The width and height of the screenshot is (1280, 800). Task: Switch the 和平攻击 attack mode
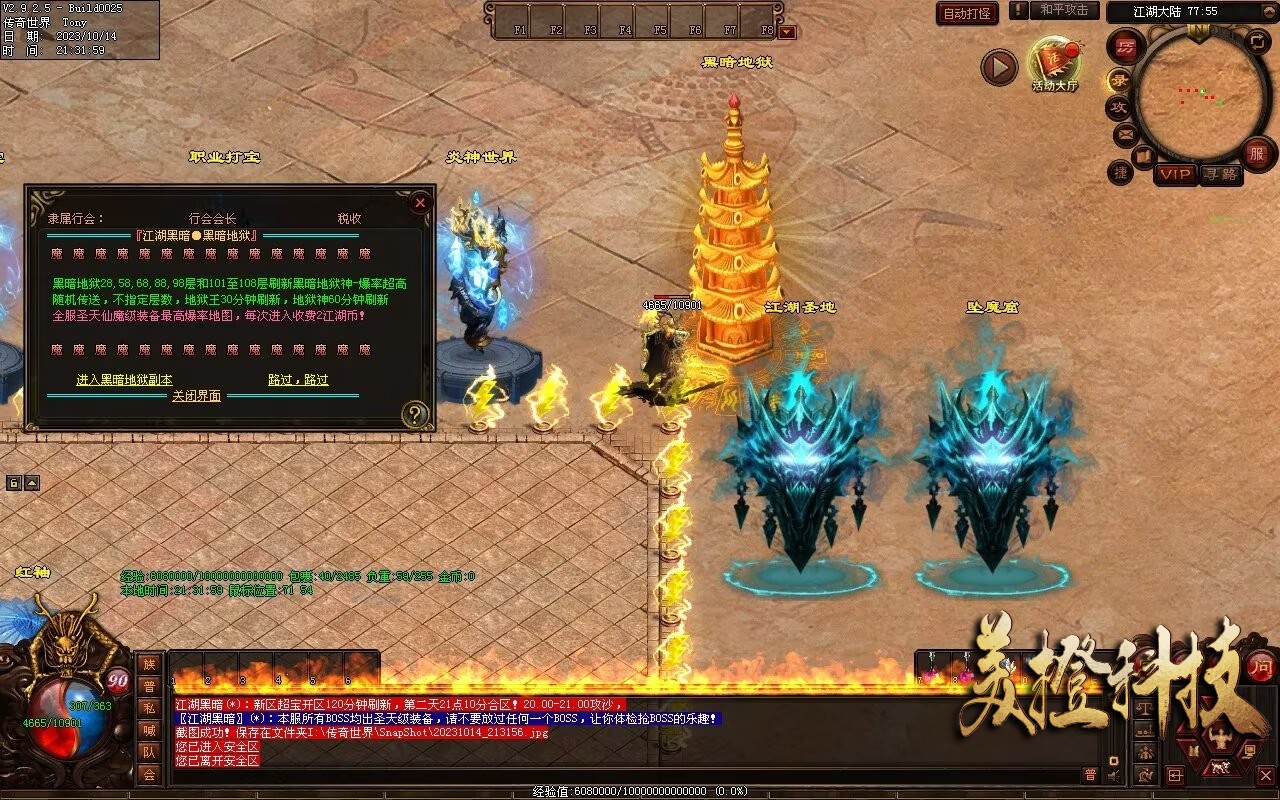pyautogui.click(x=1063, y=10)
